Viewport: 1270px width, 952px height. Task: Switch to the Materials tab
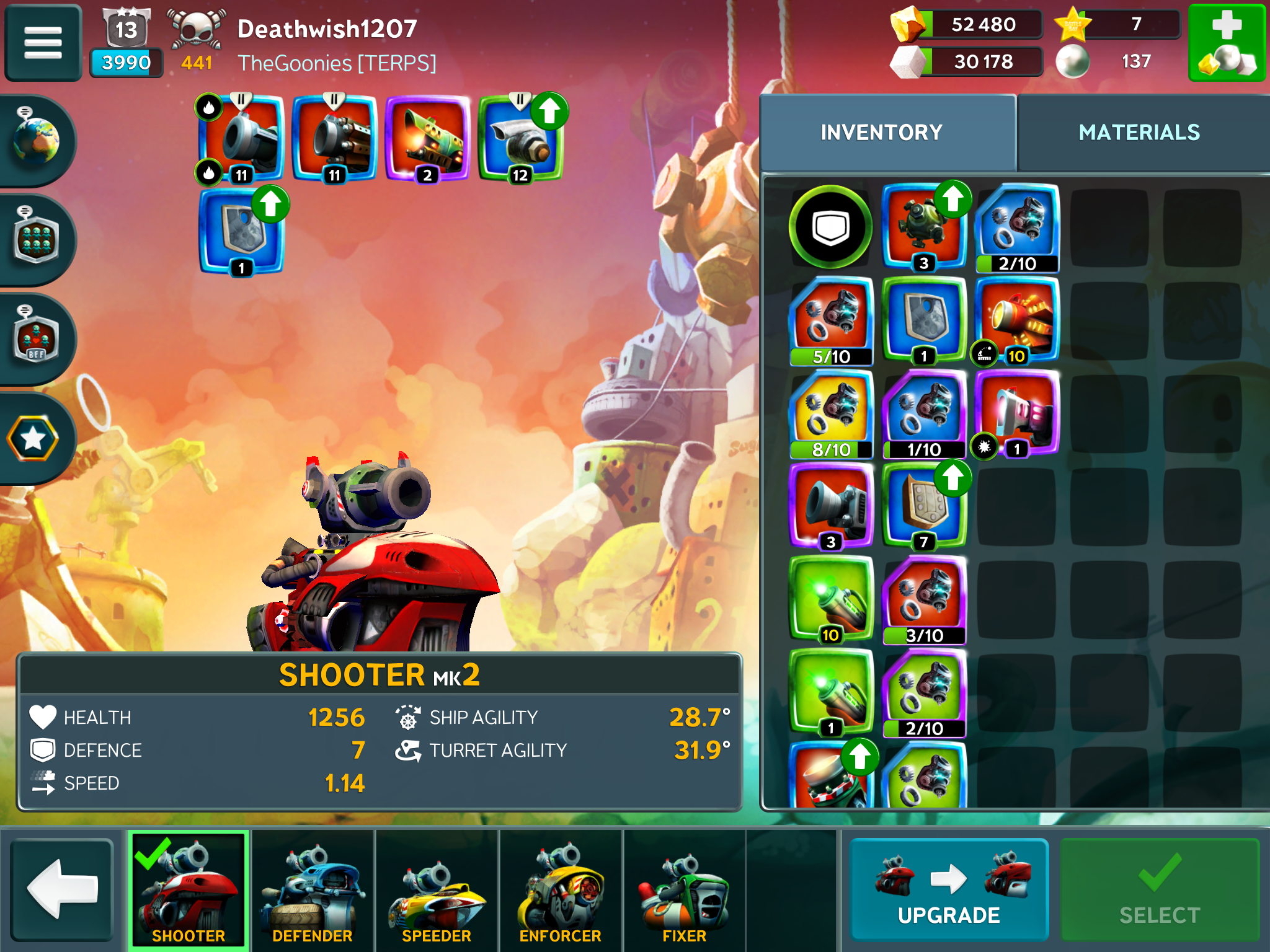click(x=1139, y=133)
